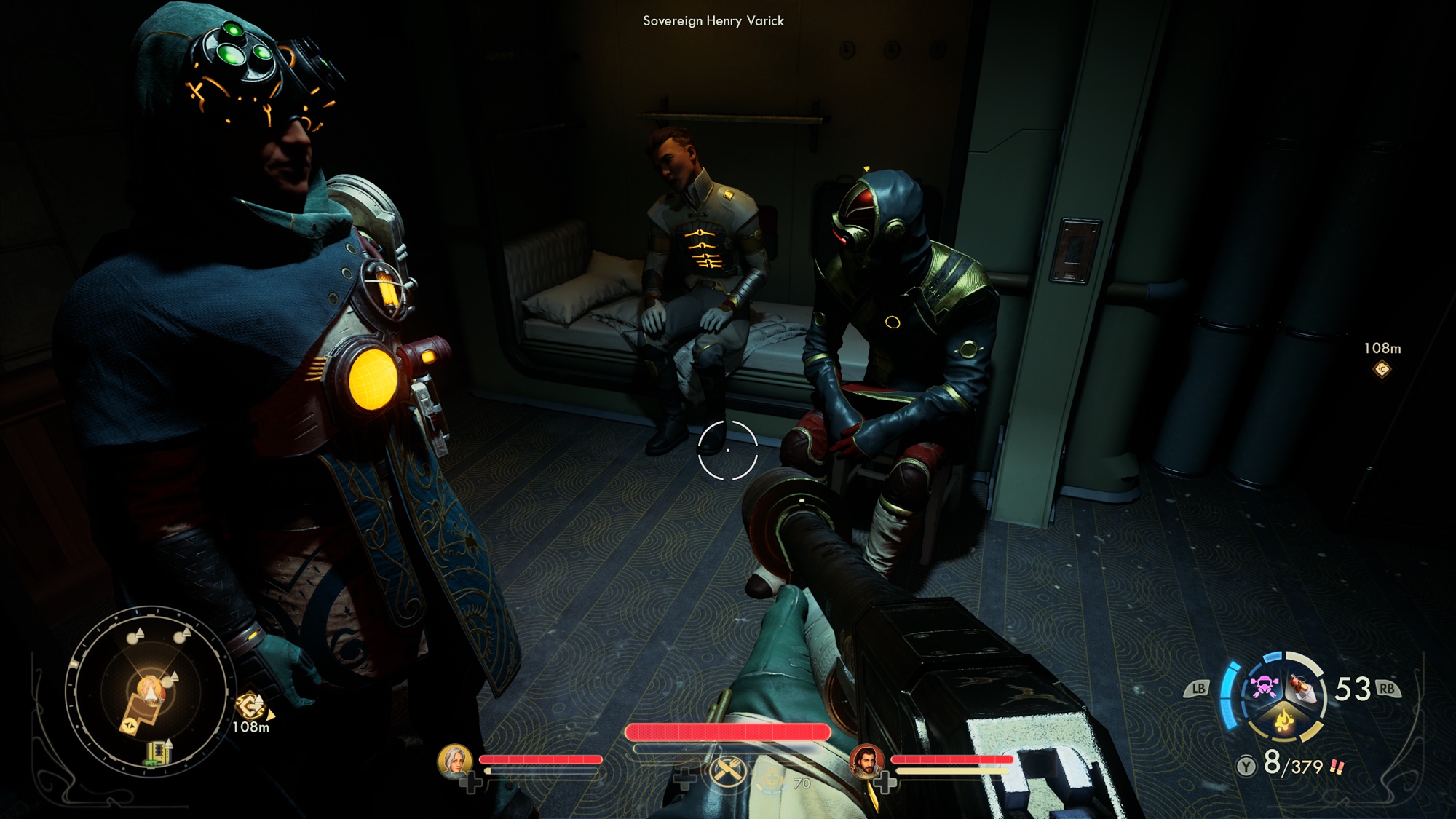Viewport: 1456px width, 819px height.
Task: Activate the pink gas mask skull ability
Action: (x=1265, y=686)
